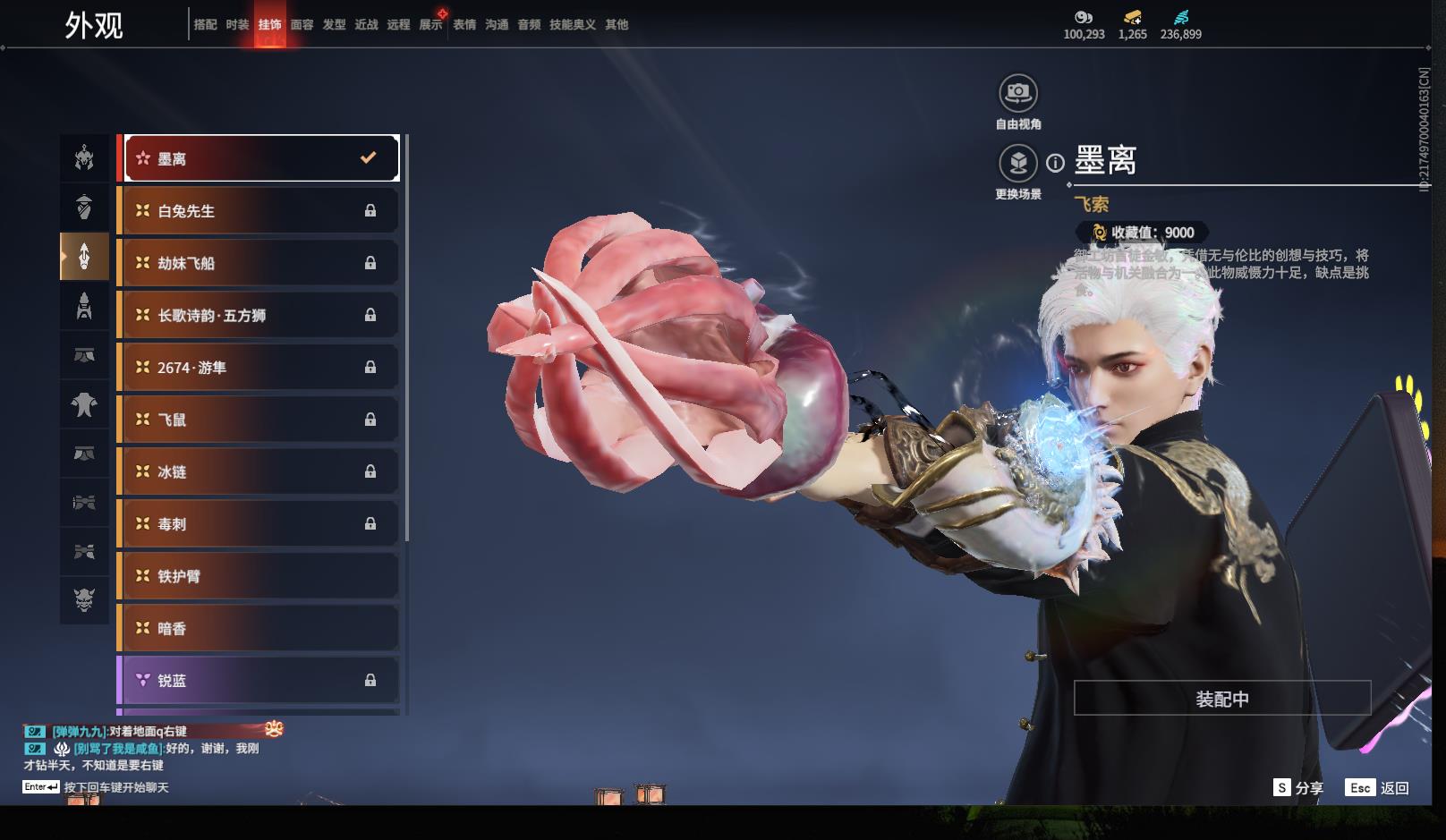Select the 发型 tab

(x=334, y=25)
